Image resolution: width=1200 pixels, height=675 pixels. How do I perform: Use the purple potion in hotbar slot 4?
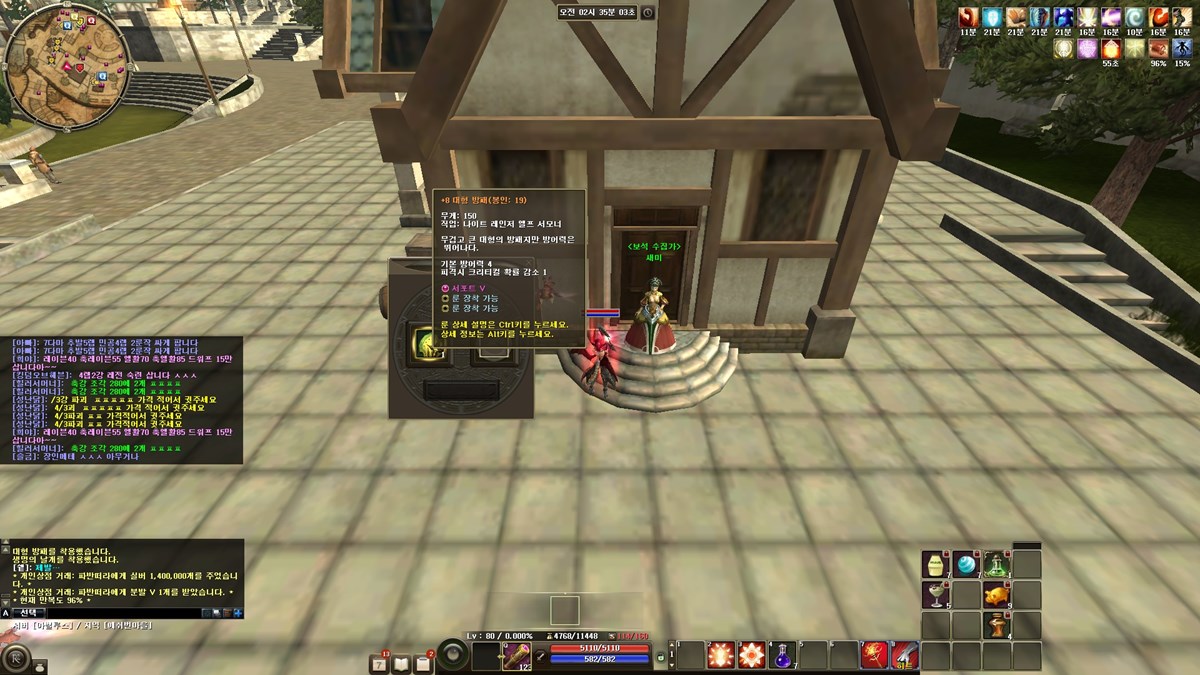tap(782, 656)
